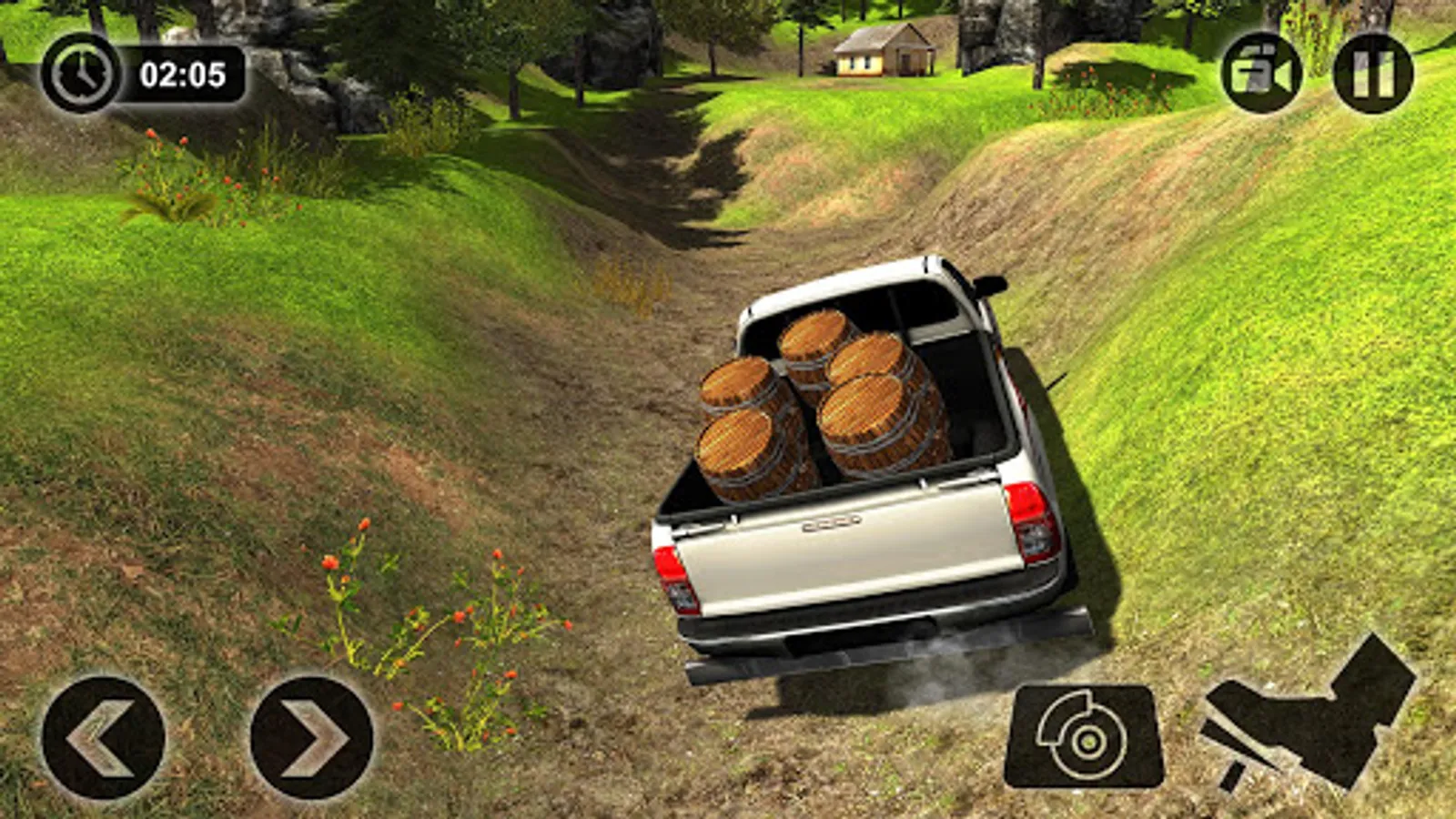The width and height of the screenshot is (1456, 819).
Task: Steer left with the left arrow
Action: pos(104,737)
